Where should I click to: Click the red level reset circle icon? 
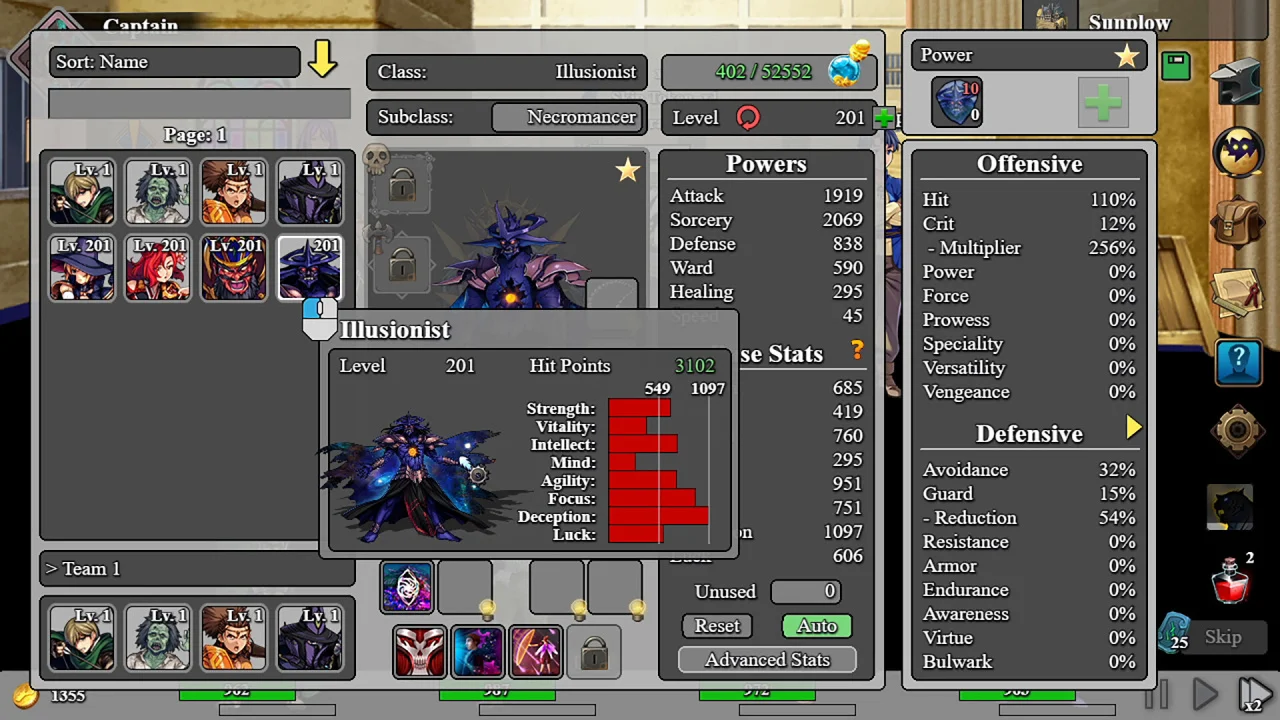[x=748, y=118]
